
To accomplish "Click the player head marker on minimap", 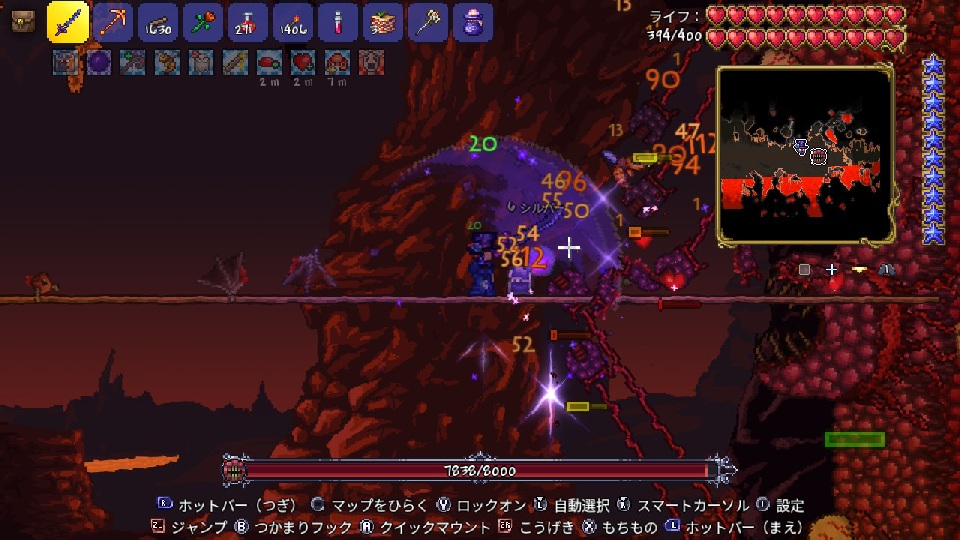I will (x=800, y=147).
